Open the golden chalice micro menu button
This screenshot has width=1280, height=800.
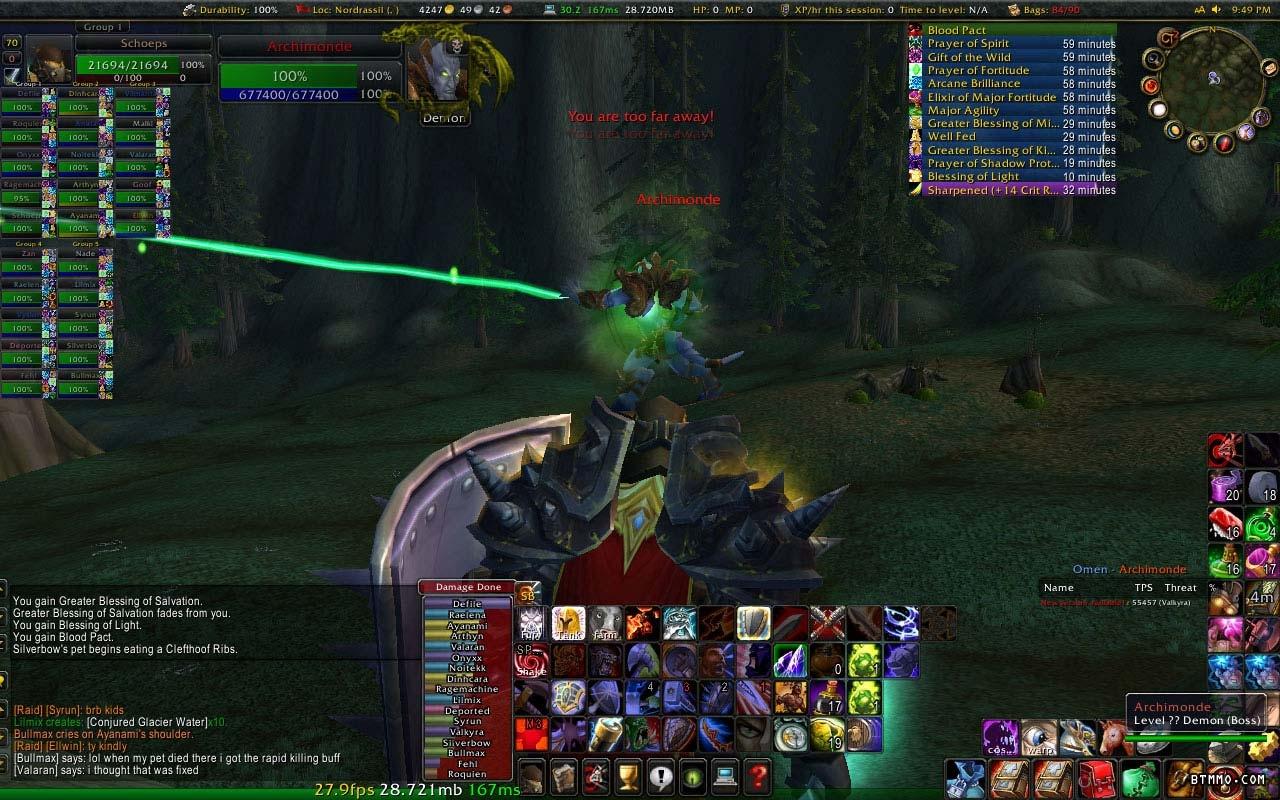click(x=627, y=775)
